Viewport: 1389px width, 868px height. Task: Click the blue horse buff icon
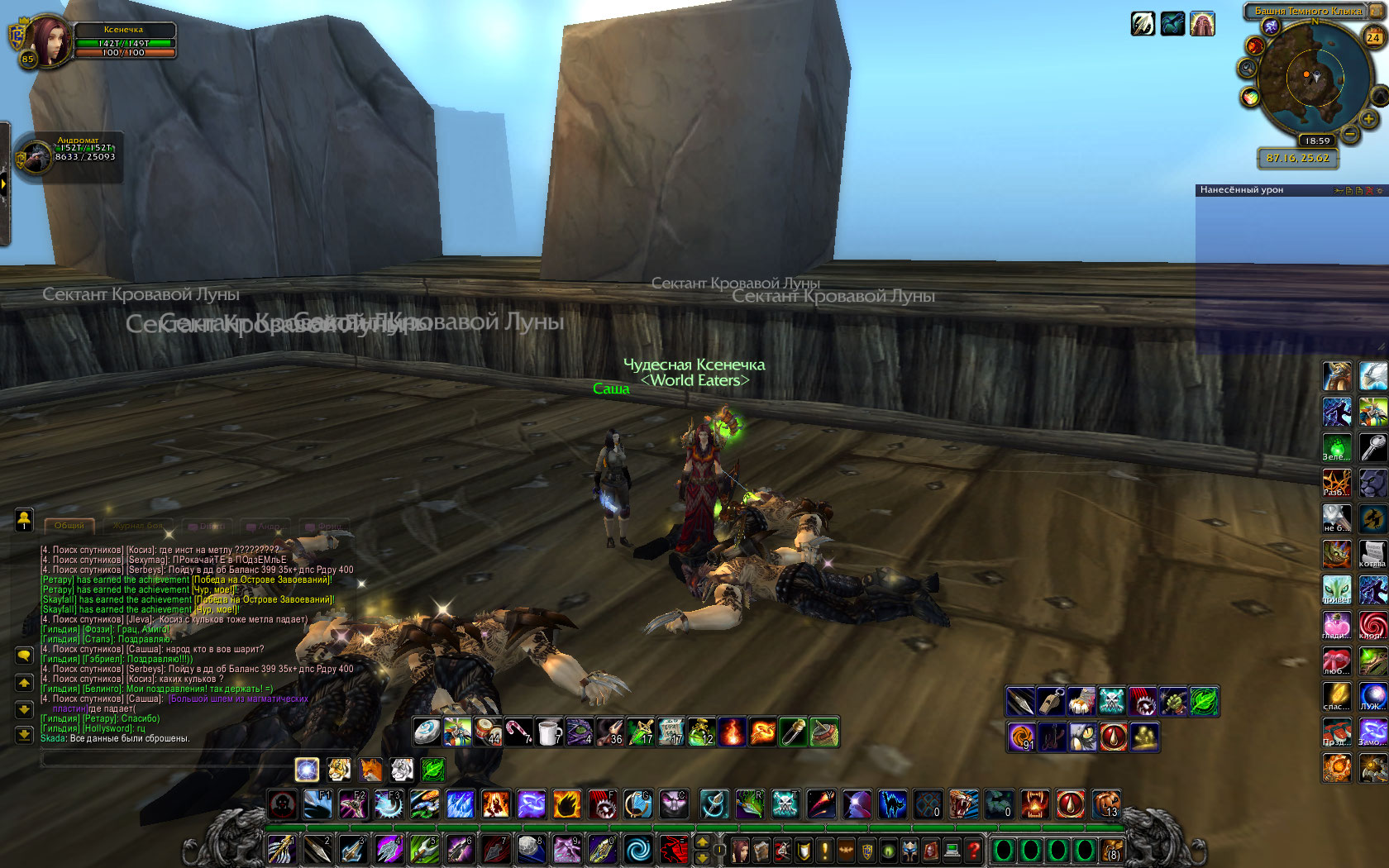click(1172, 24)
